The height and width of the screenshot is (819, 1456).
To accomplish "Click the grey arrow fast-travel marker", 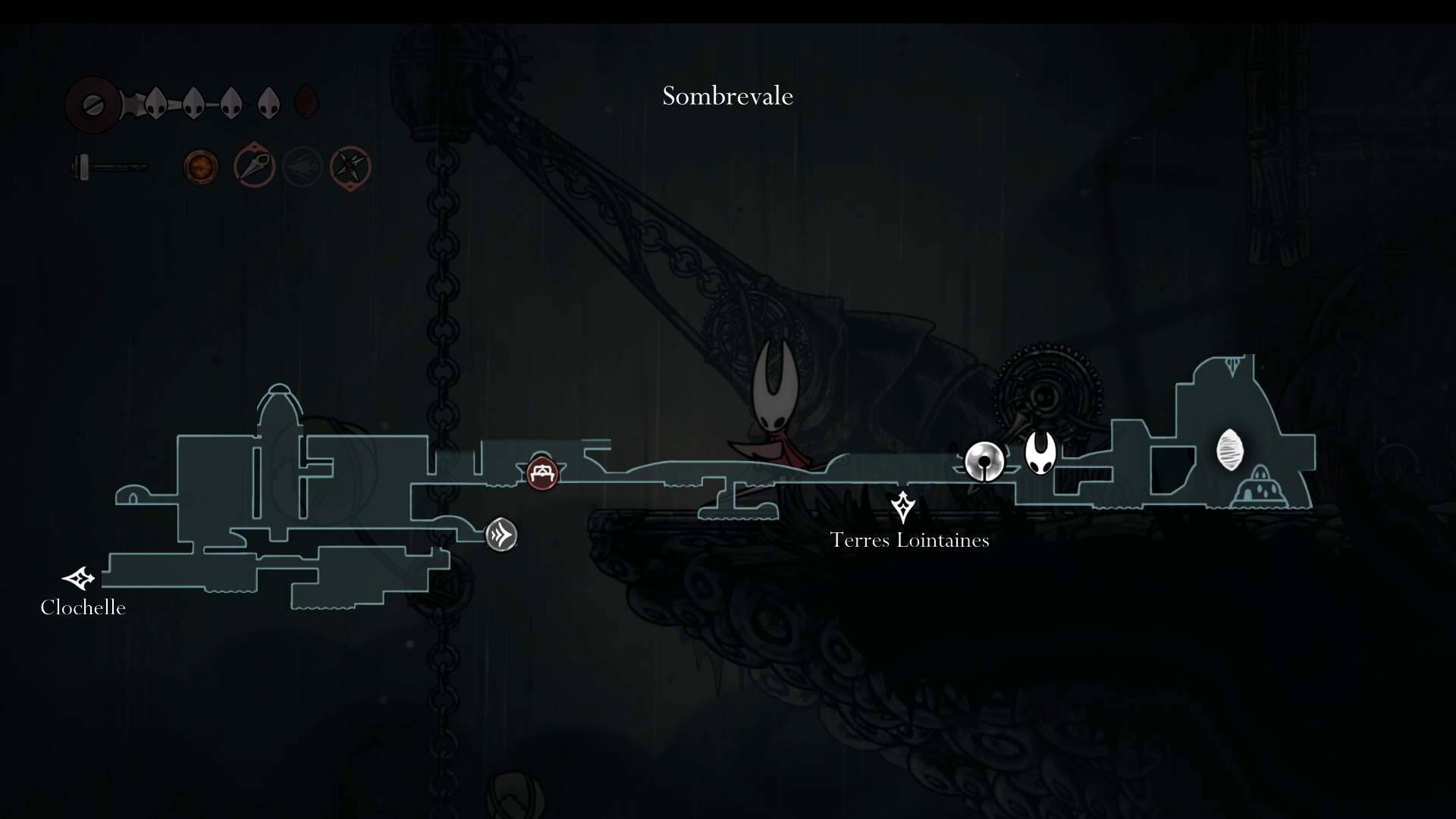I will point(501,535).
